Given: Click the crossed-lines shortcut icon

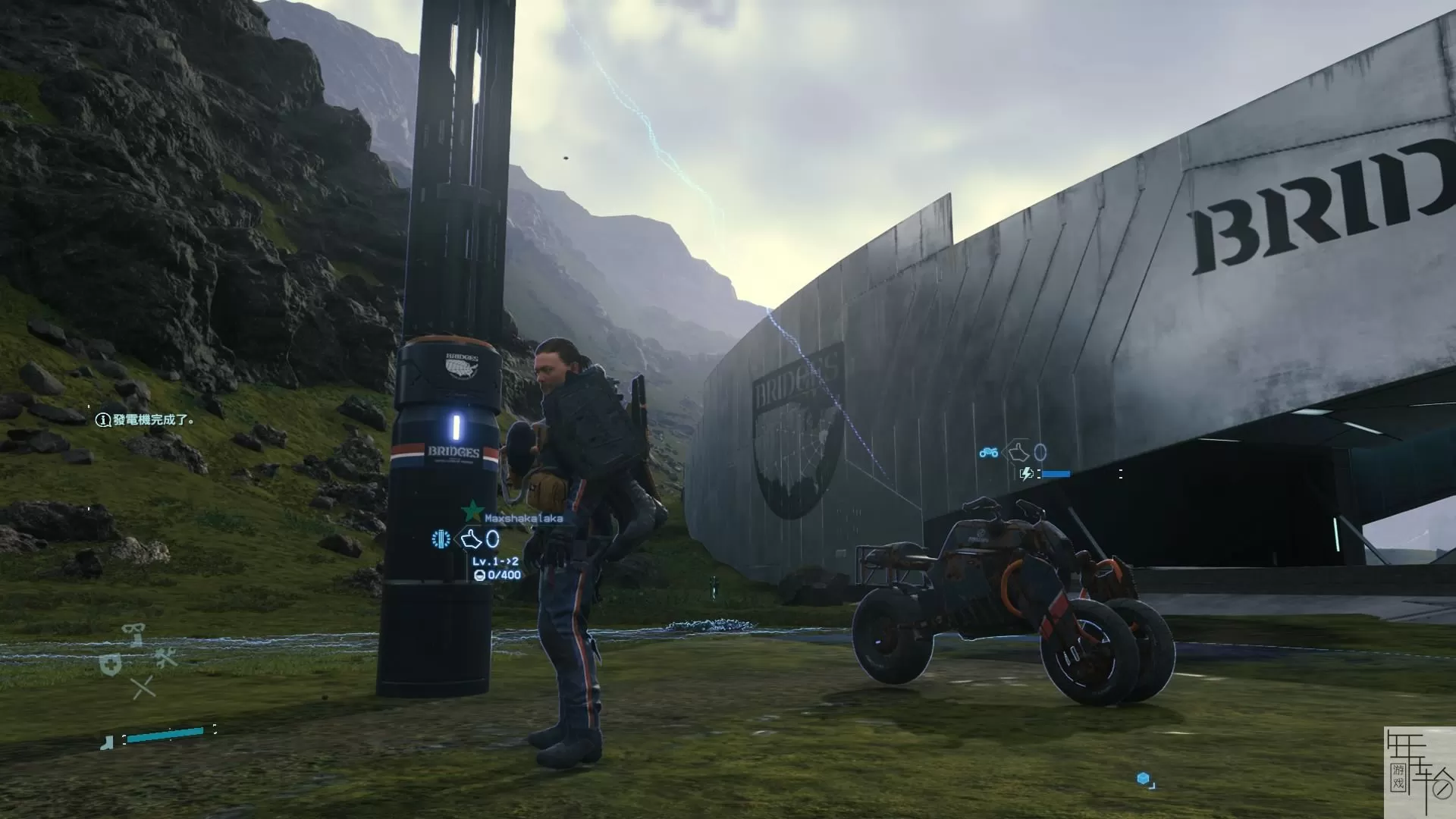Looking at the screenshot, I should tap(143, 689).
